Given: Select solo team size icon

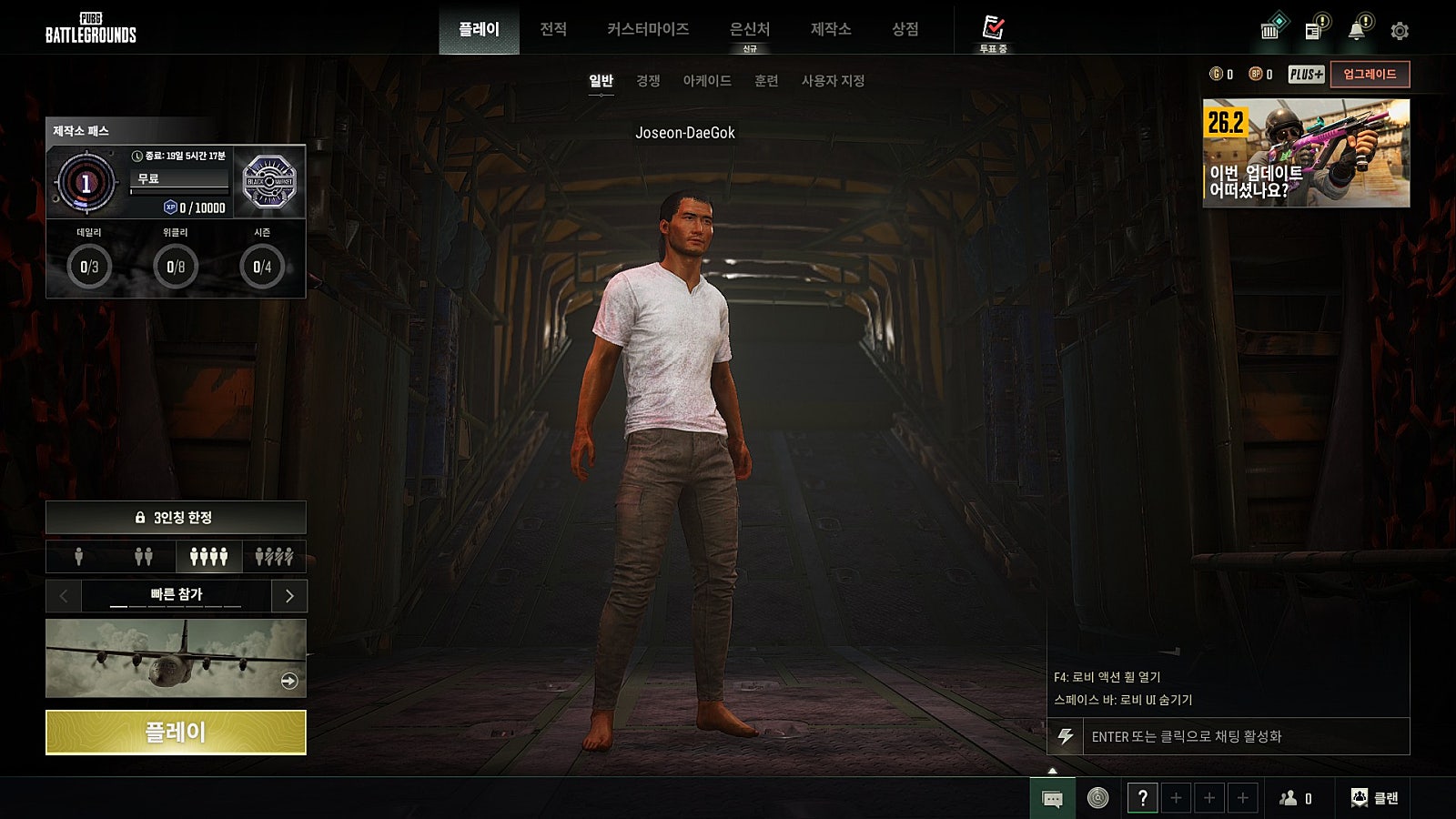Looking at the screenshot, I should click(x=79, y=556).
